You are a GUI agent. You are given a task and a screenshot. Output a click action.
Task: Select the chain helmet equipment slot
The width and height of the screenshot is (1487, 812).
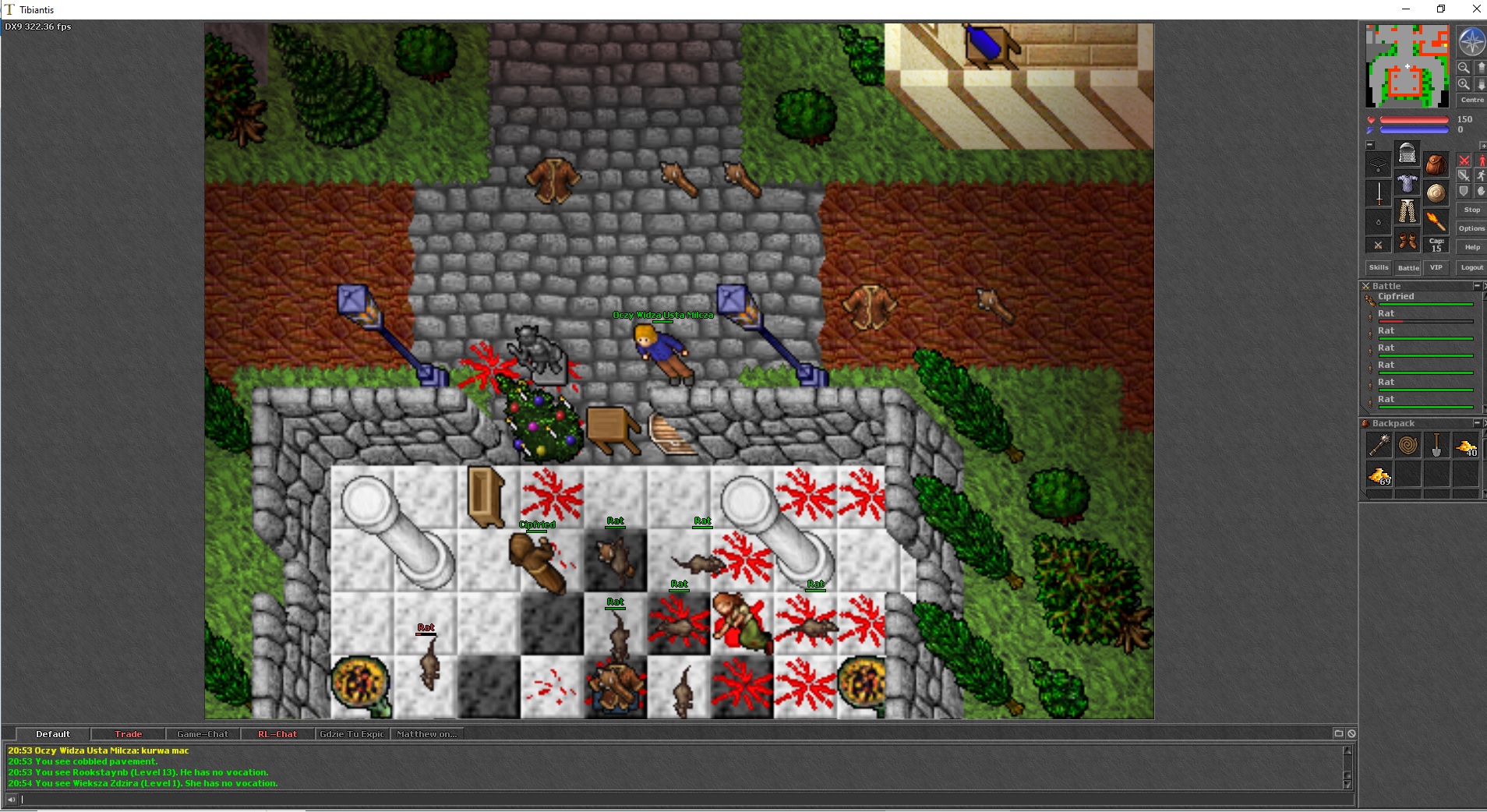click(x=1407, y=154)
